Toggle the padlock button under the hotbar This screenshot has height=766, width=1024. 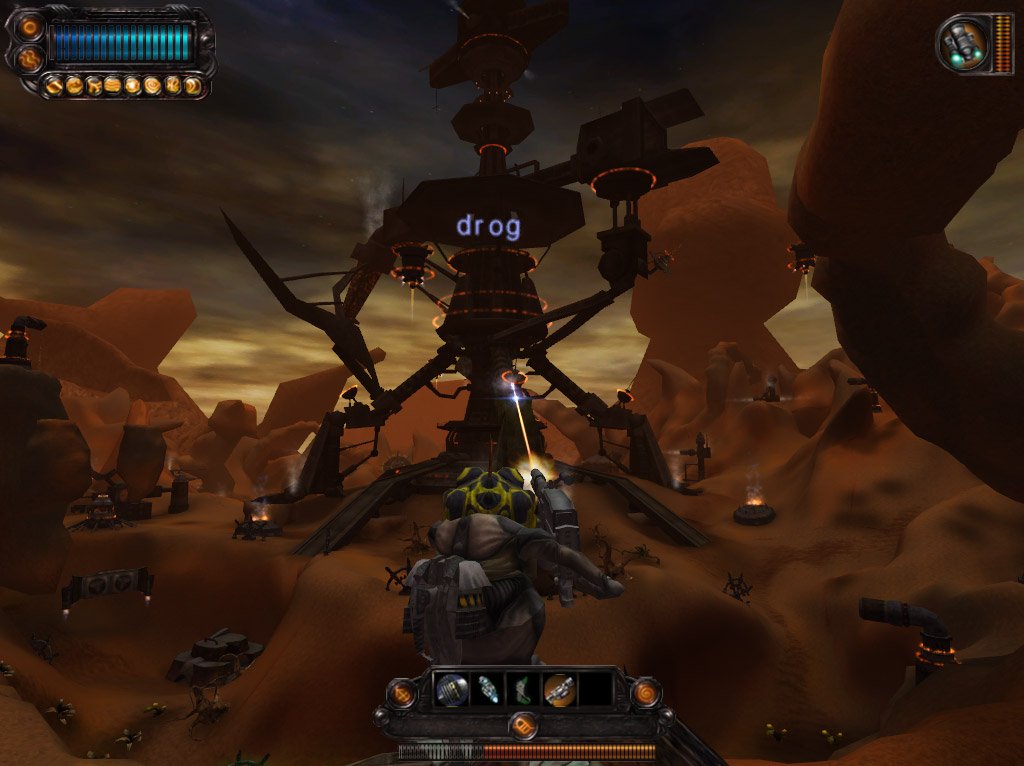coord(522,725)
